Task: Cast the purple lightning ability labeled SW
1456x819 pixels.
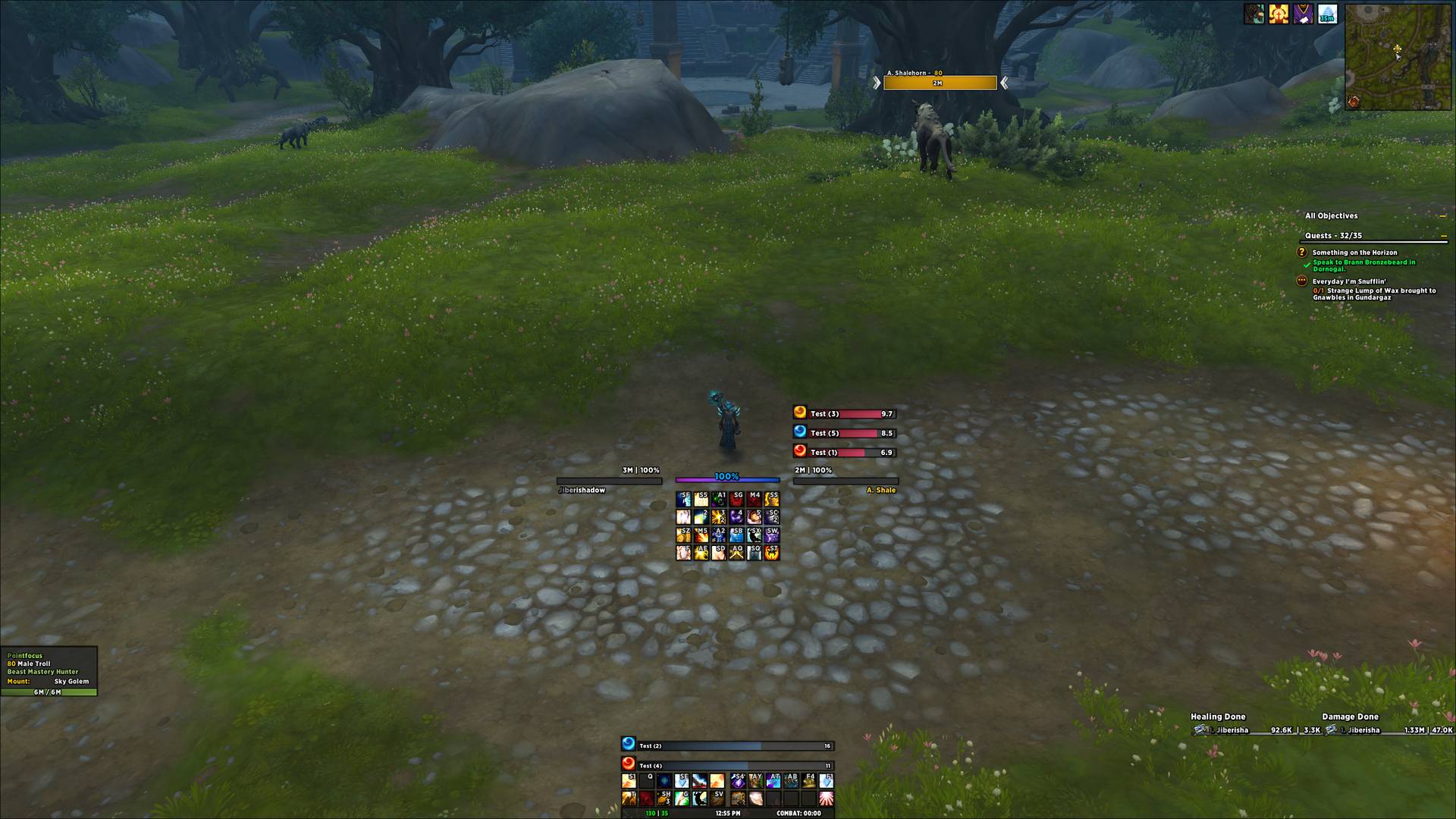Action: 772,535
